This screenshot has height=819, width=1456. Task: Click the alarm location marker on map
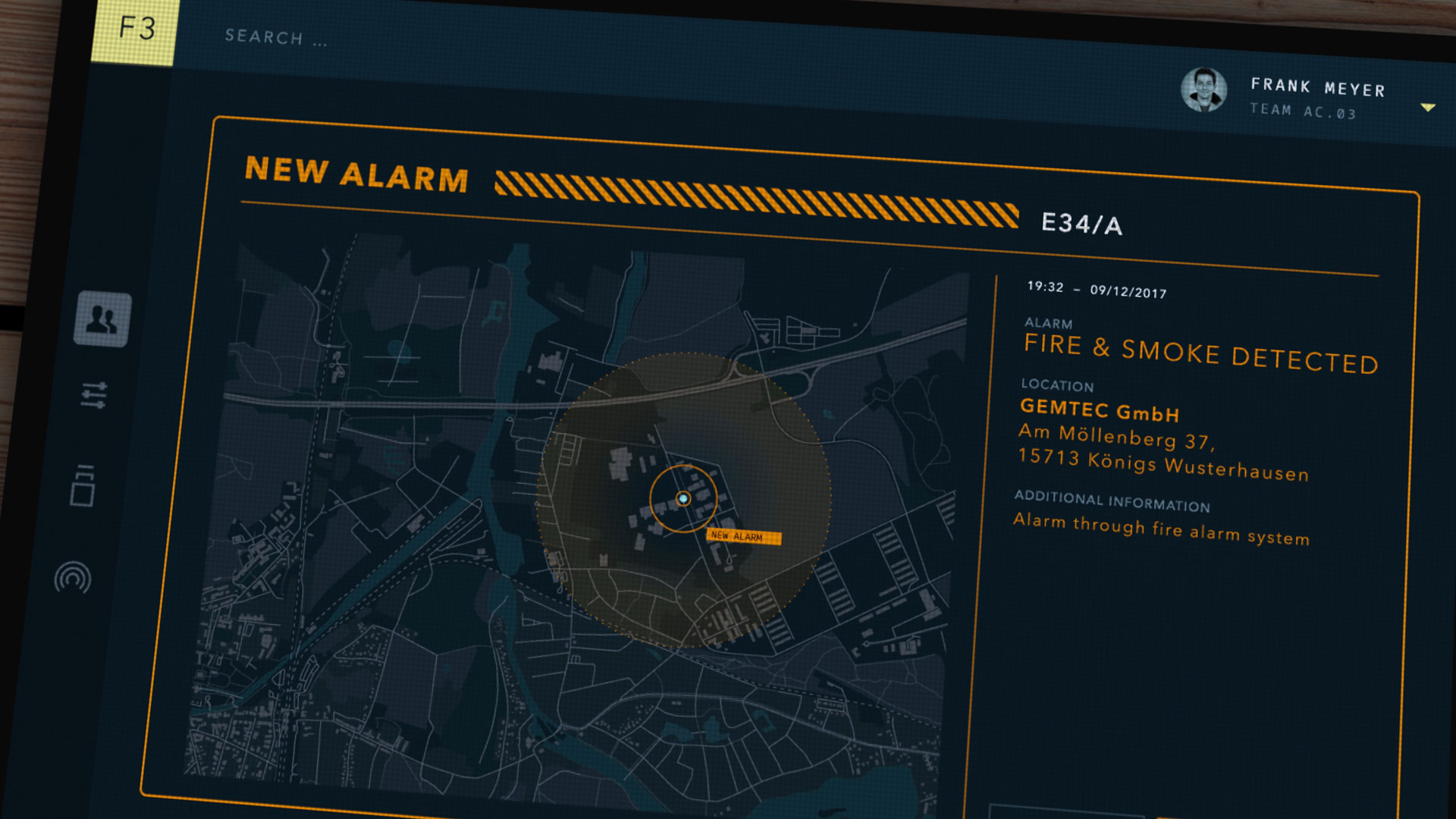tap(683, 498)
